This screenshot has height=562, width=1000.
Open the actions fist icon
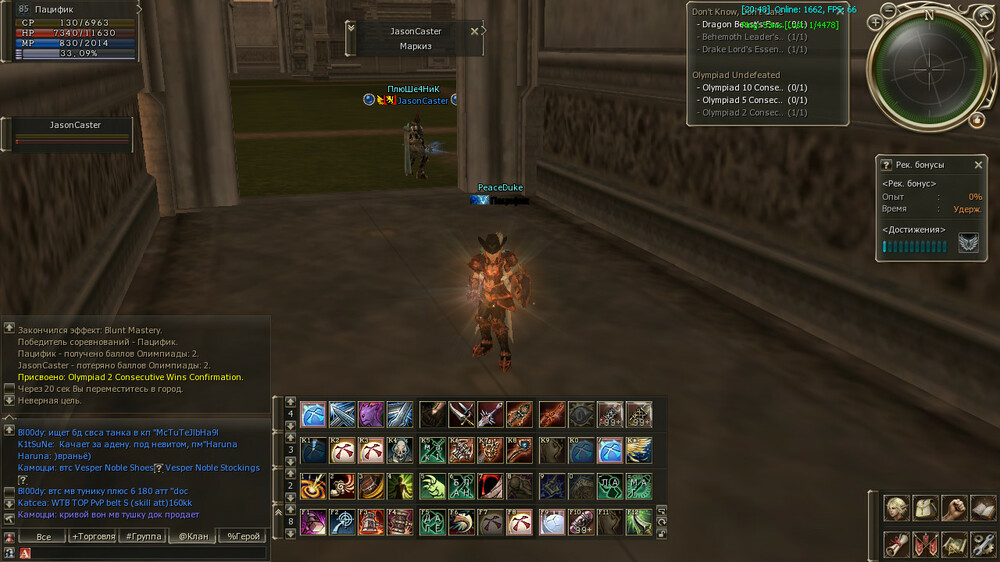(x=954, y=509)
